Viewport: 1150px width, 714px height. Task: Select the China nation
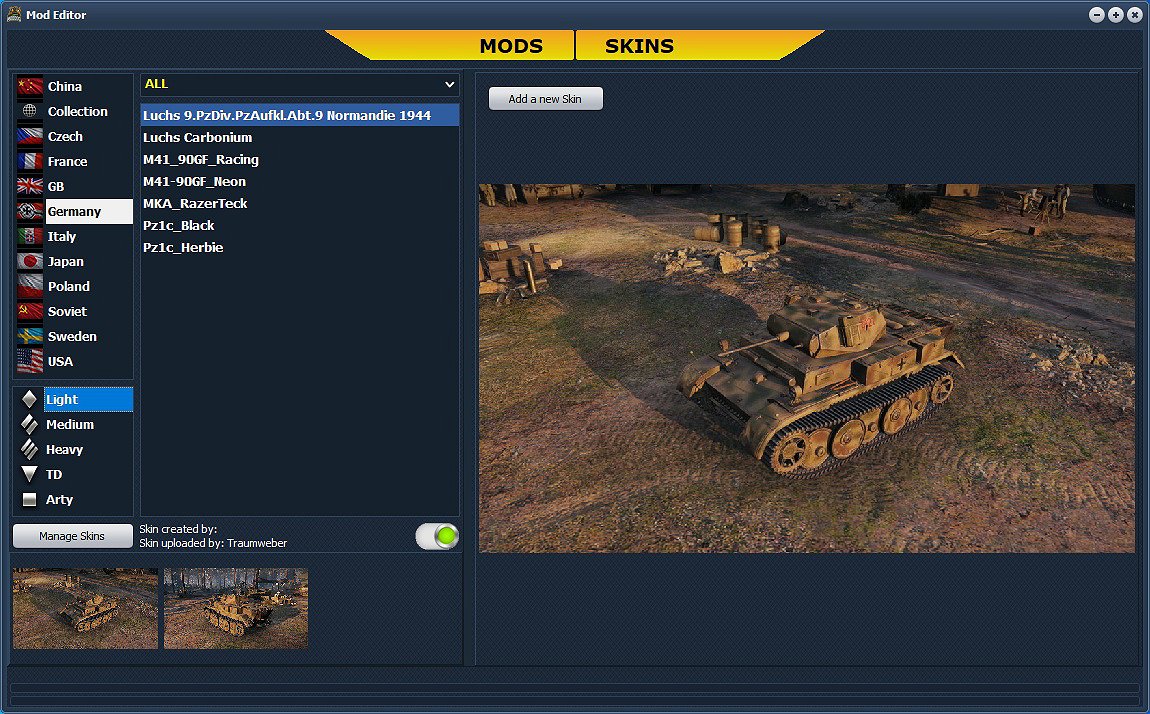tap(65, 87)
